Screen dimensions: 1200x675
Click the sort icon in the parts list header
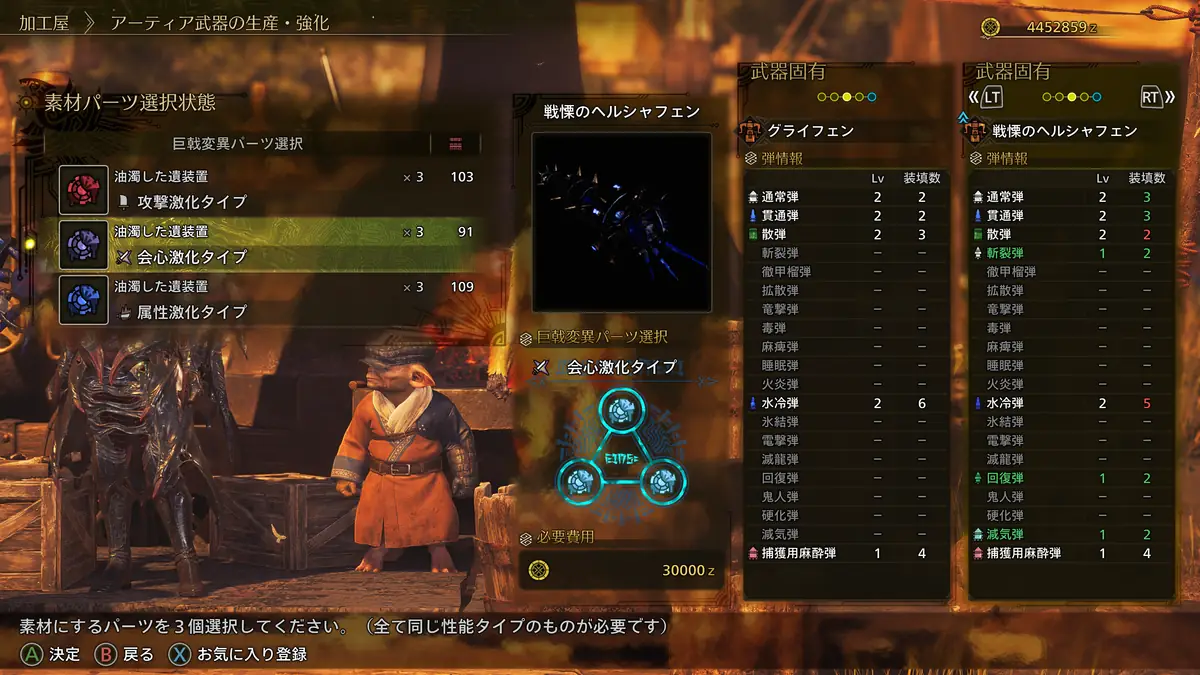pos(456,143)
